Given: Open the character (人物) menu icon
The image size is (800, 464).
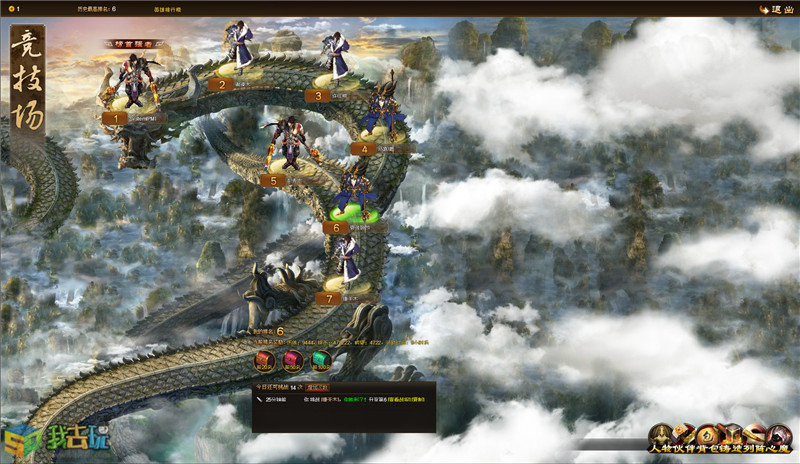Looking at the screenshot, I should [x=662, y=435].
